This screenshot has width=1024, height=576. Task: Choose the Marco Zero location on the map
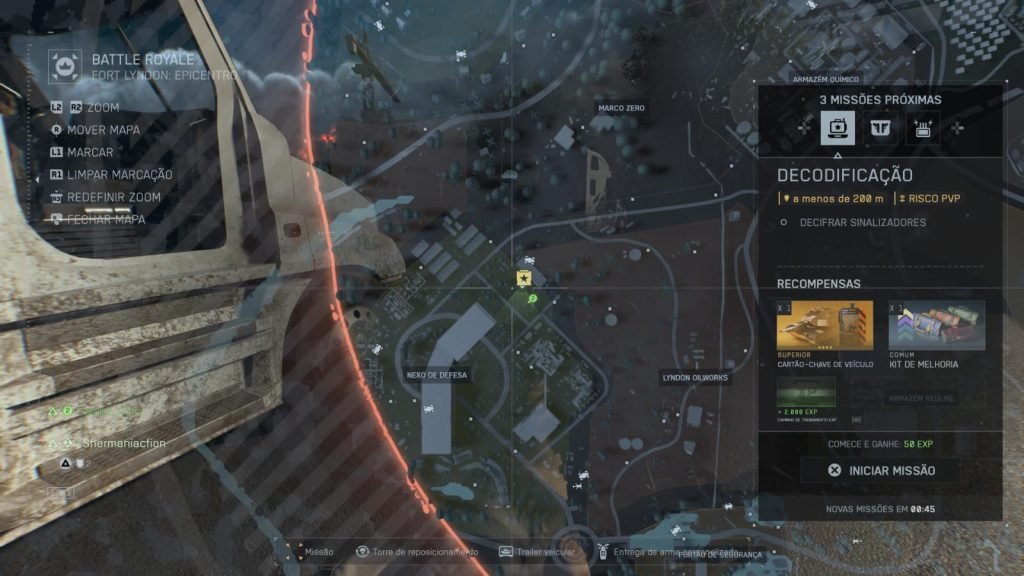point(621,108)
